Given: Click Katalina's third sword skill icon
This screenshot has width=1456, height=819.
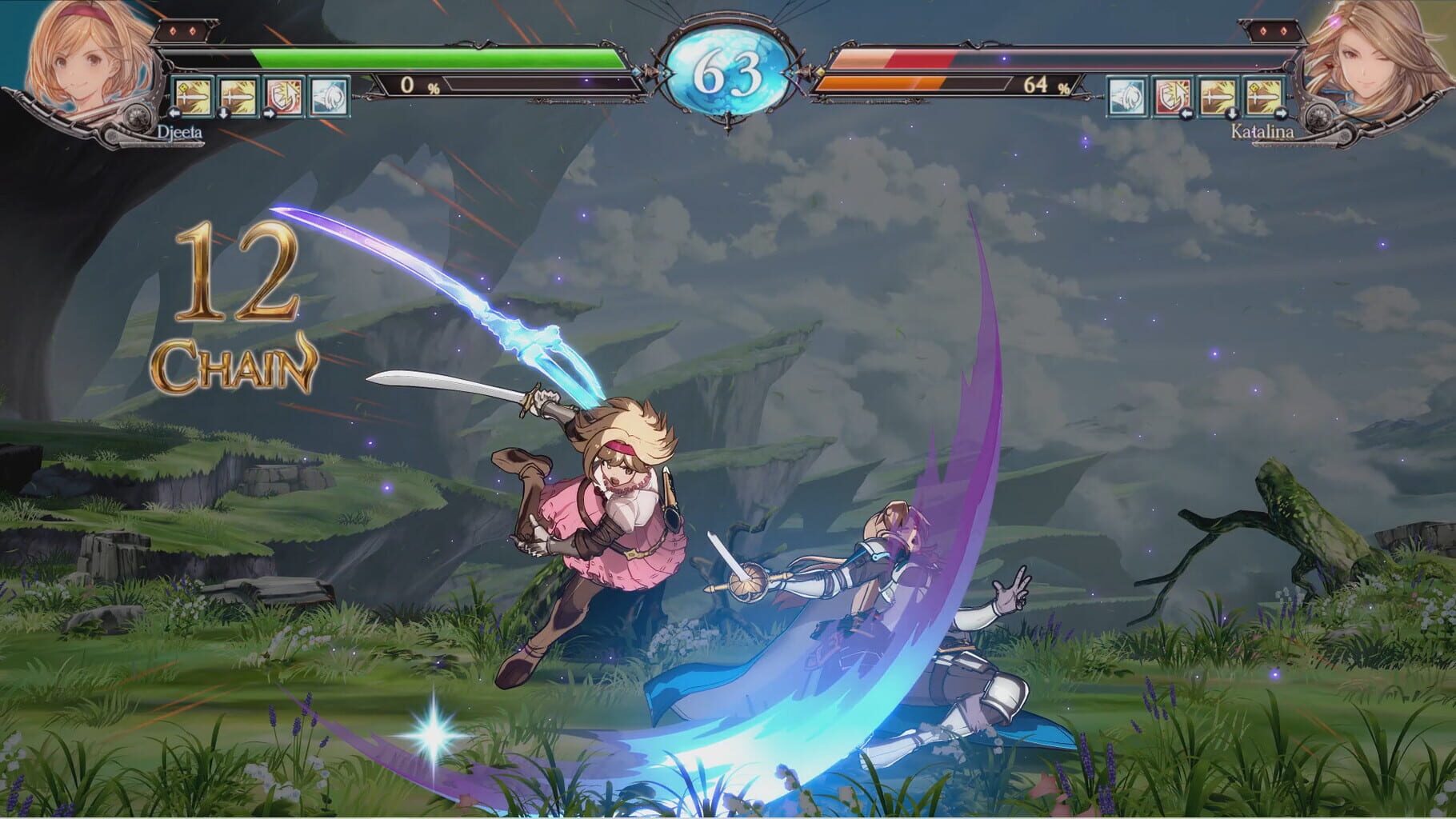Looking at the screenshot, I should 1216,96.
